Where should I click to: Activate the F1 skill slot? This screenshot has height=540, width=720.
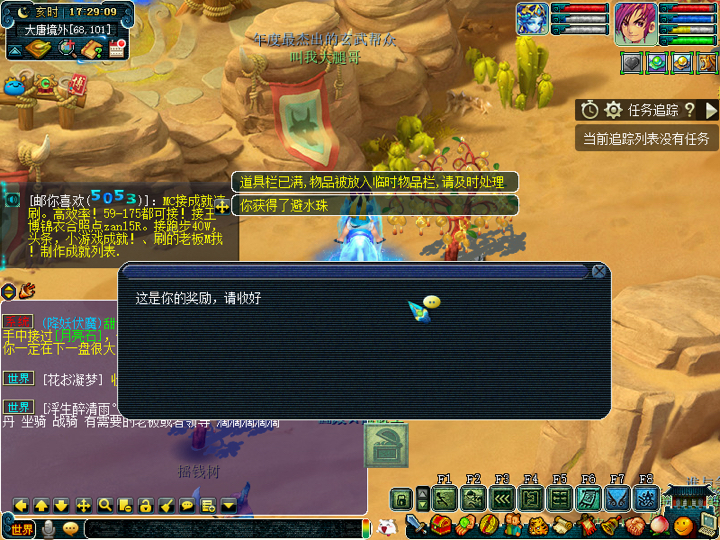pos(445,498)
